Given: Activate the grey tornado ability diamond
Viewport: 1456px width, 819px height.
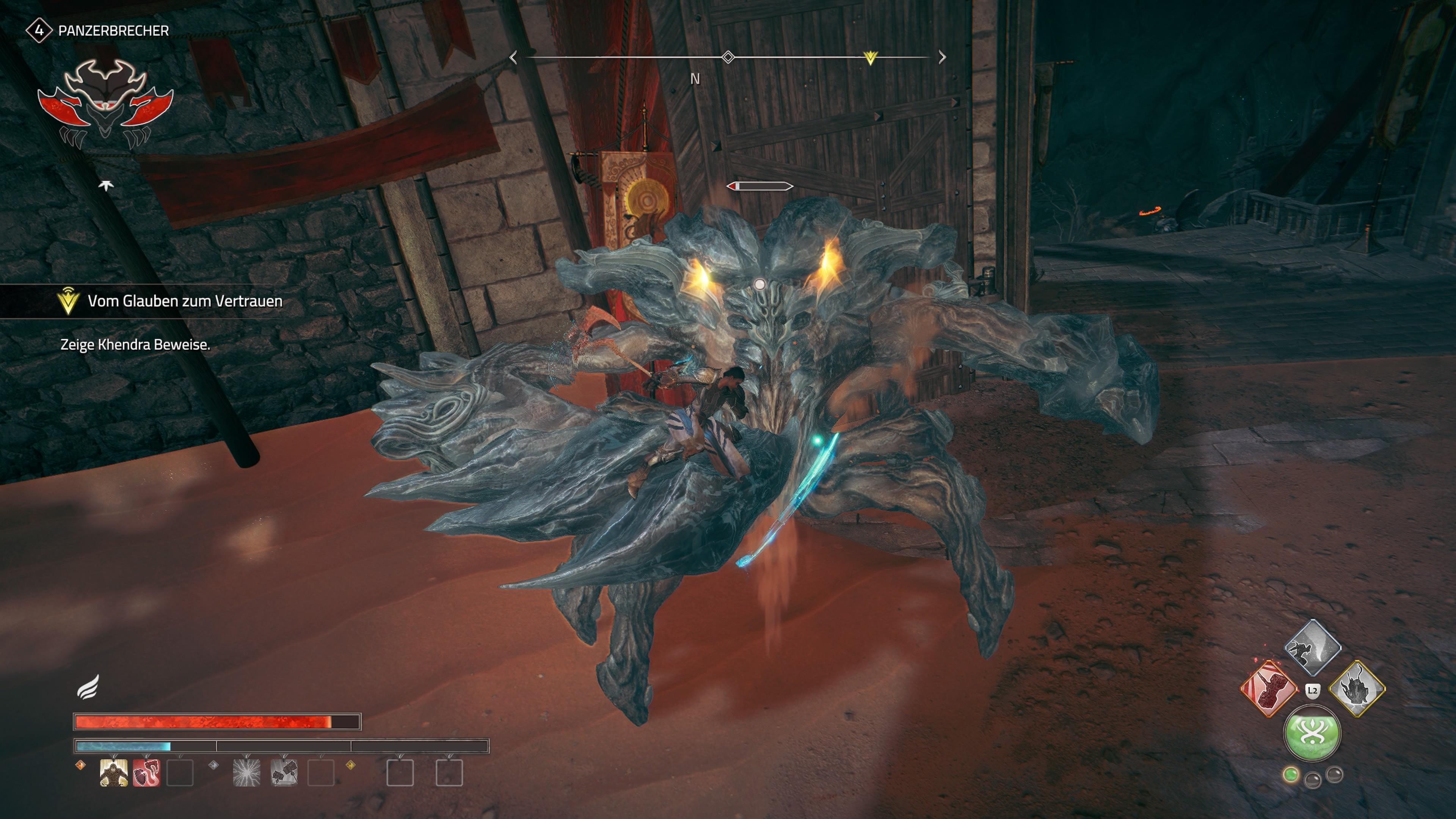Looking at the screenshot, I should (x=1312, y=646).
